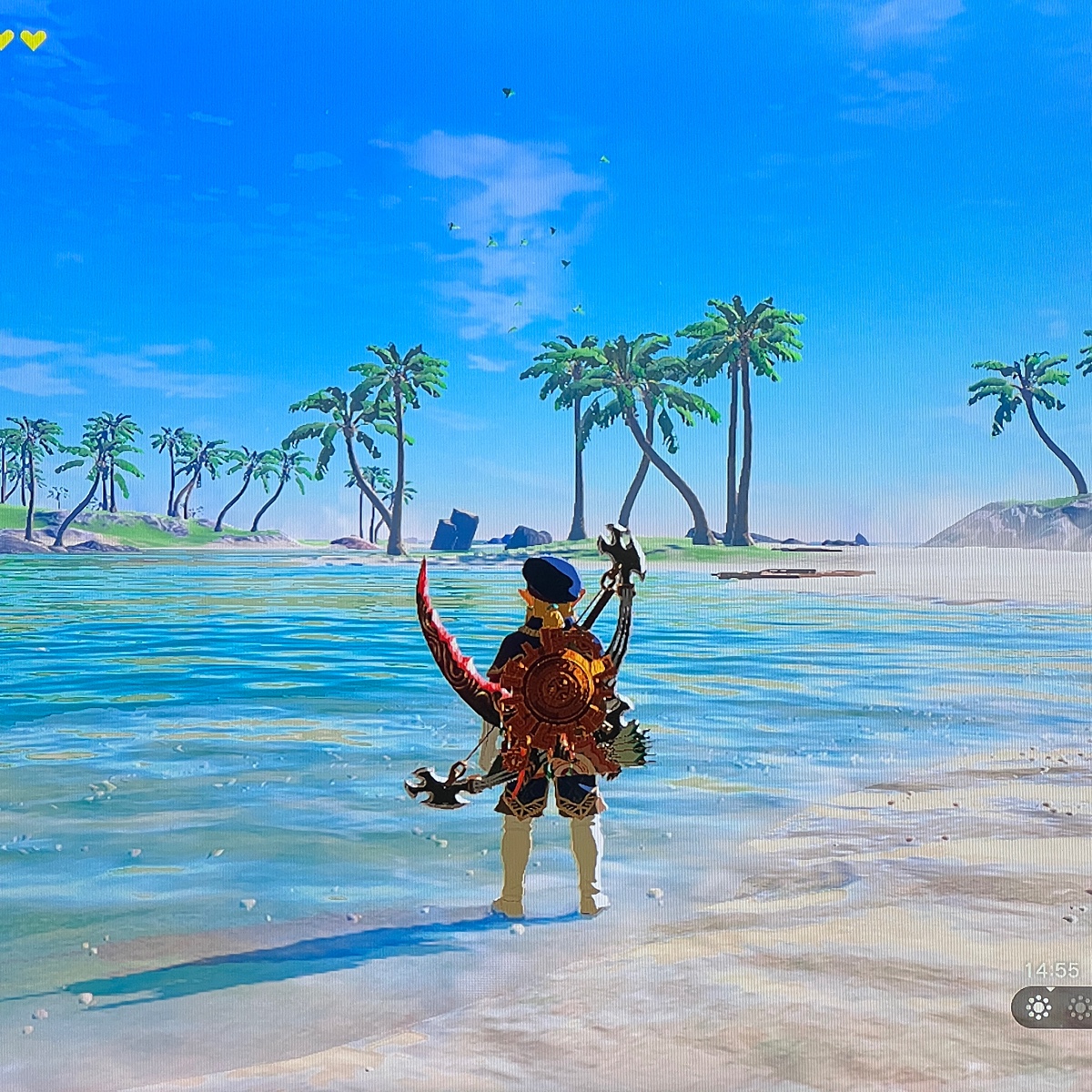This screenshot has width=1092, height=1092.
Task: Select the bright sun icon in the weather forecast
Action: (x=1038, y=1006)
